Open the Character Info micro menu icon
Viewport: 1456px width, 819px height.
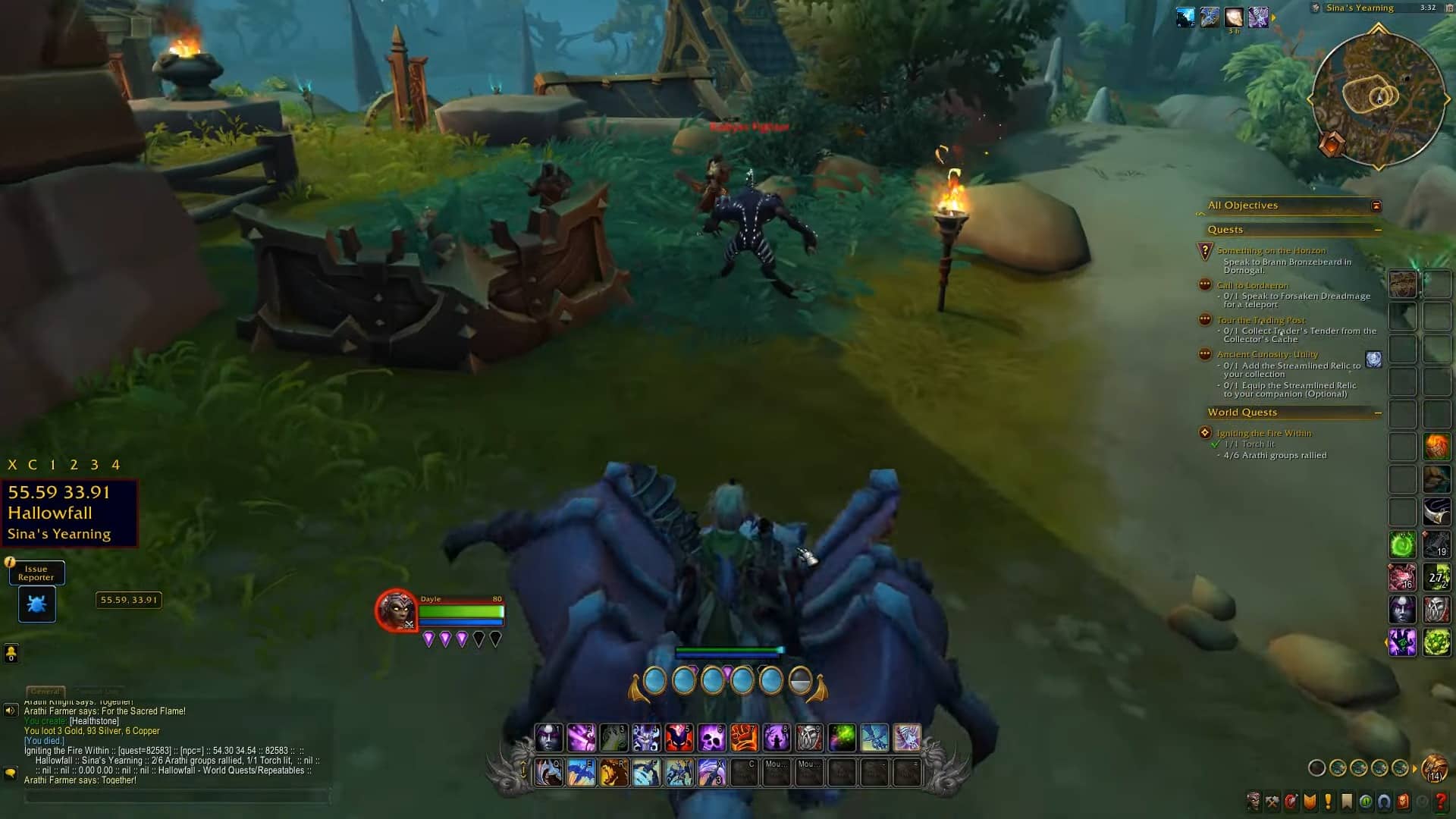click(x=1254, y=802)
